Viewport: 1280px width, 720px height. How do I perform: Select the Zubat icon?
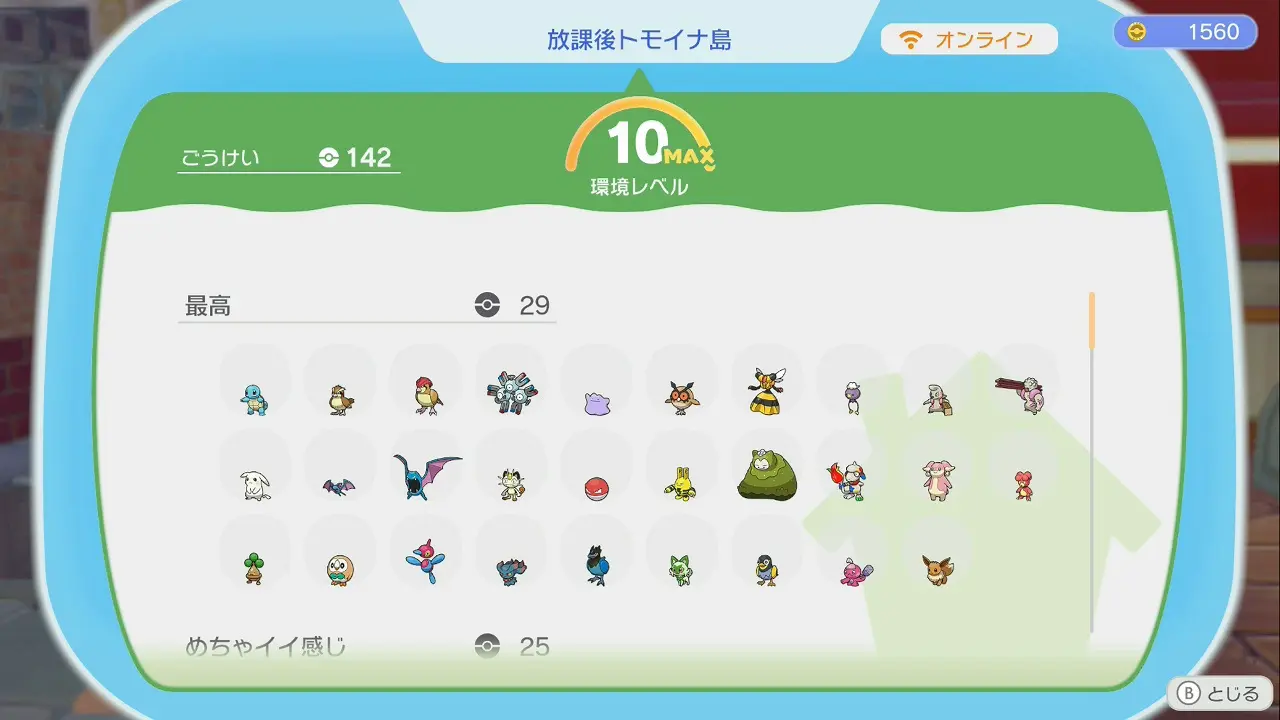click(x=339, y=487)
